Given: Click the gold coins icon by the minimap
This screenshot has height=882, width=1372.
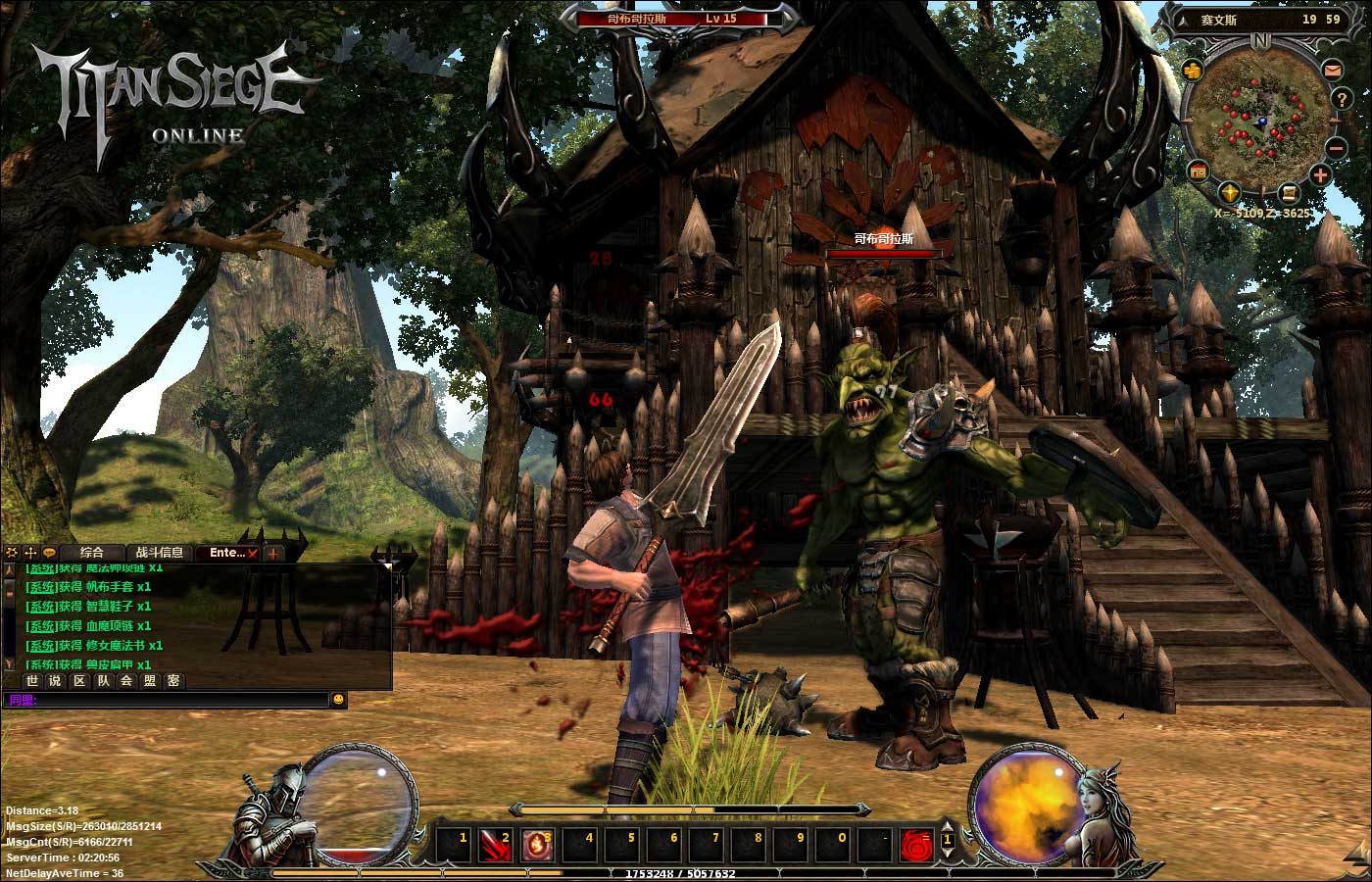Looking at the screenshot, I should (1192, 70).
